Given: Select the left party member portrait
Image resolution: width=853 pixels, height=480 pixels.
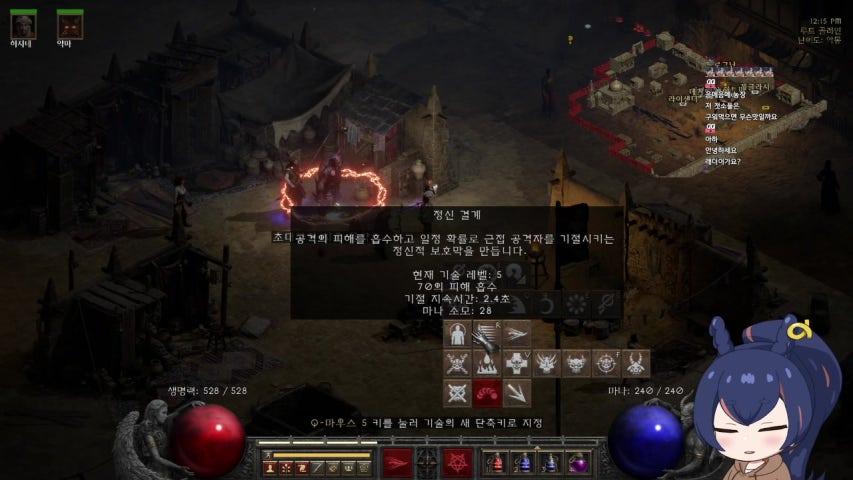Looking at the screenshot, I should tap(23, 23).
